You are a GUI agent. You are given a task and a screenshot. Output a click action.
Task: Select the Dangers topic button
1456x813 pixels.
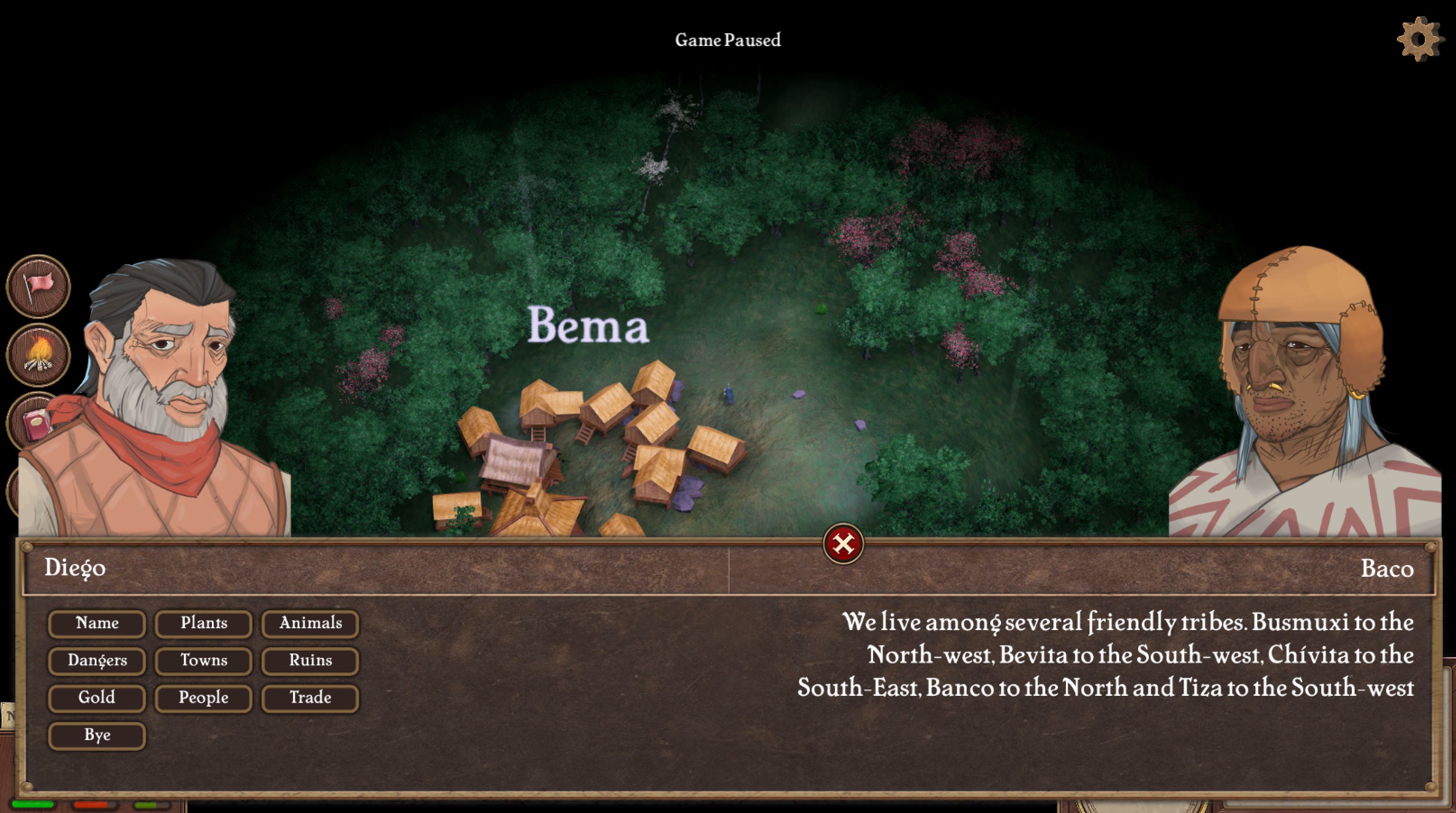(x=96, y=661)
